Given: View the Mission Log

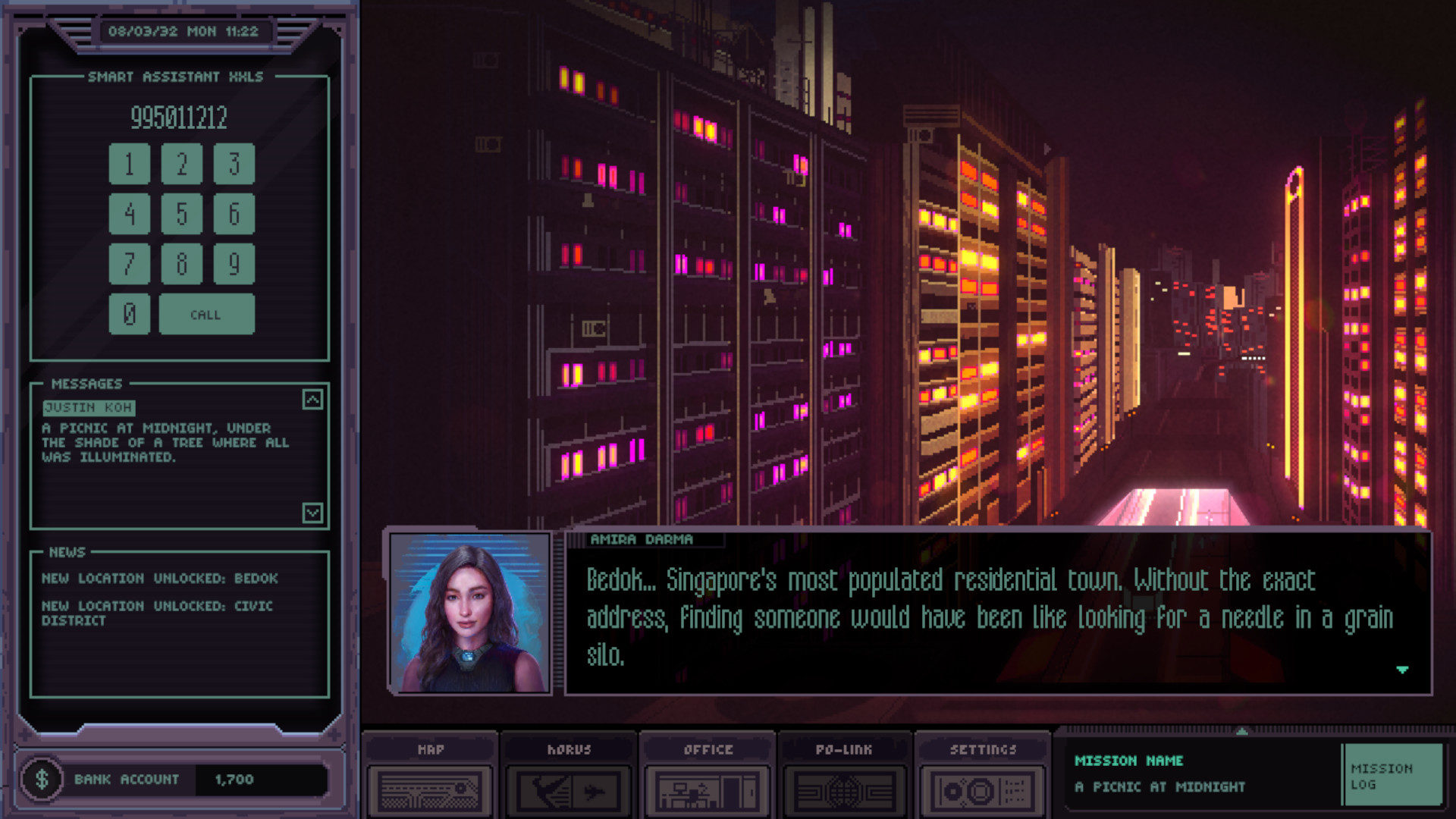Looking at the screenshot, I should pos(1391,775).
